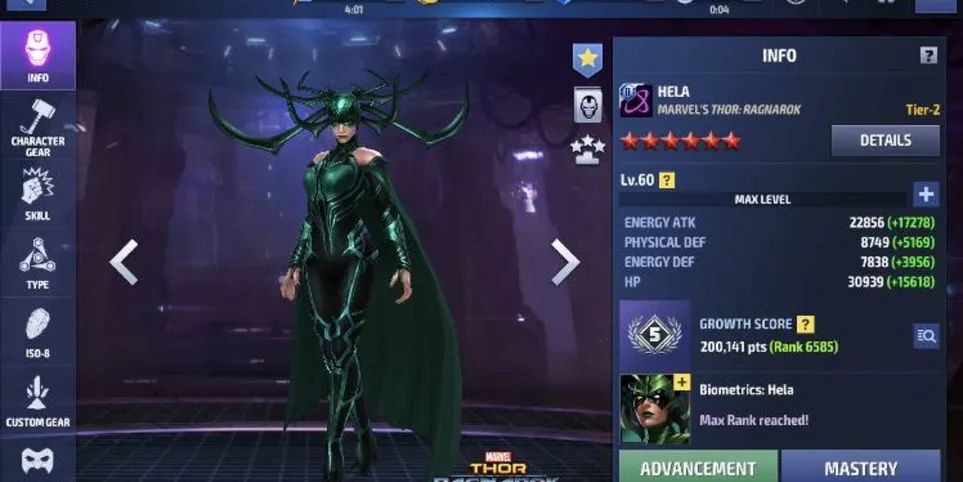
Task: Click the Iron Man mask uniform icon
Action: pyautogui.click(x=587, y=104)
